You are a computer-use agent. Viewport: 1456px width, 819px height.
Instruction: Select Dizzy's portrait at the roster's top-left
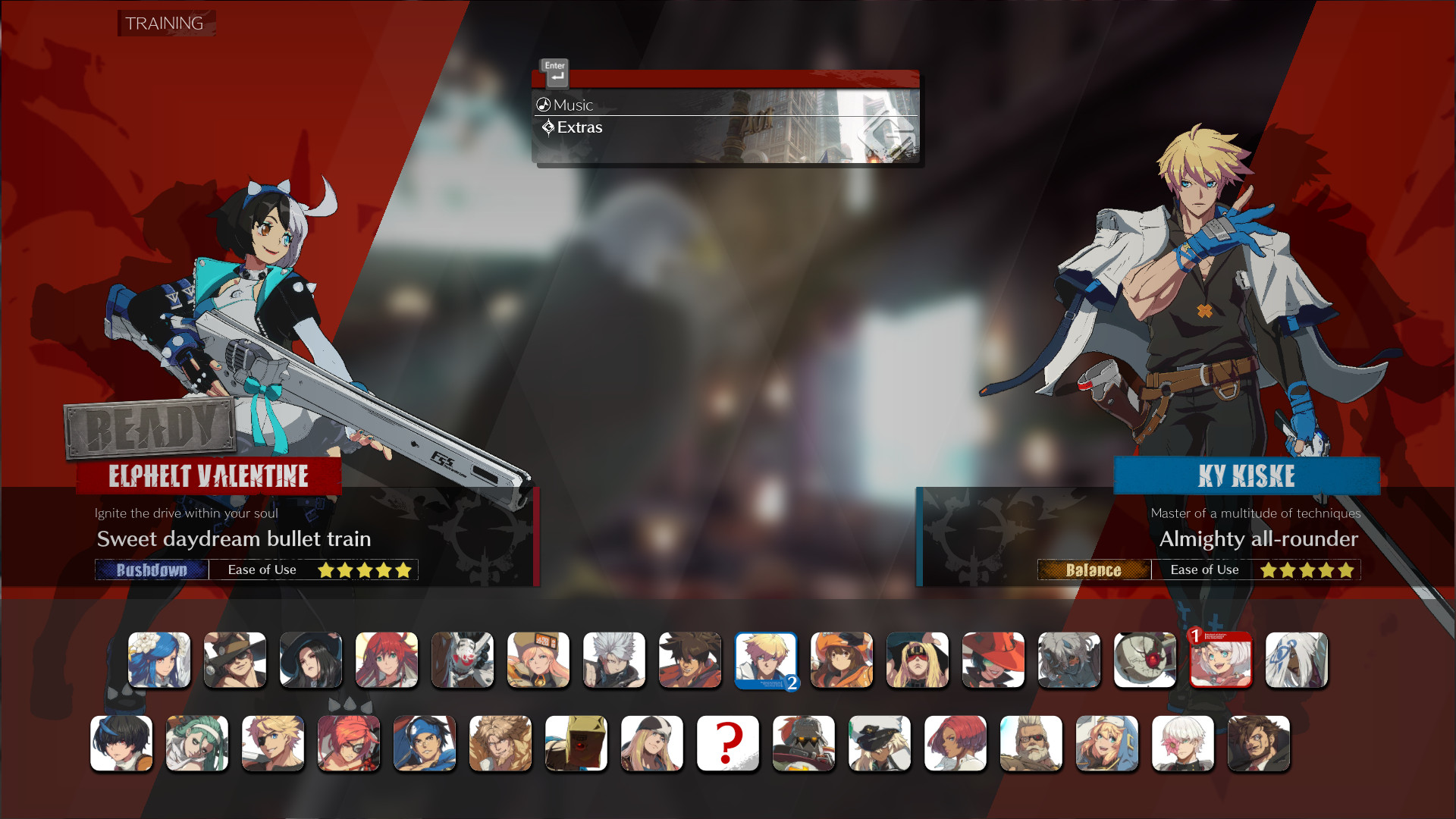point(159,661)
